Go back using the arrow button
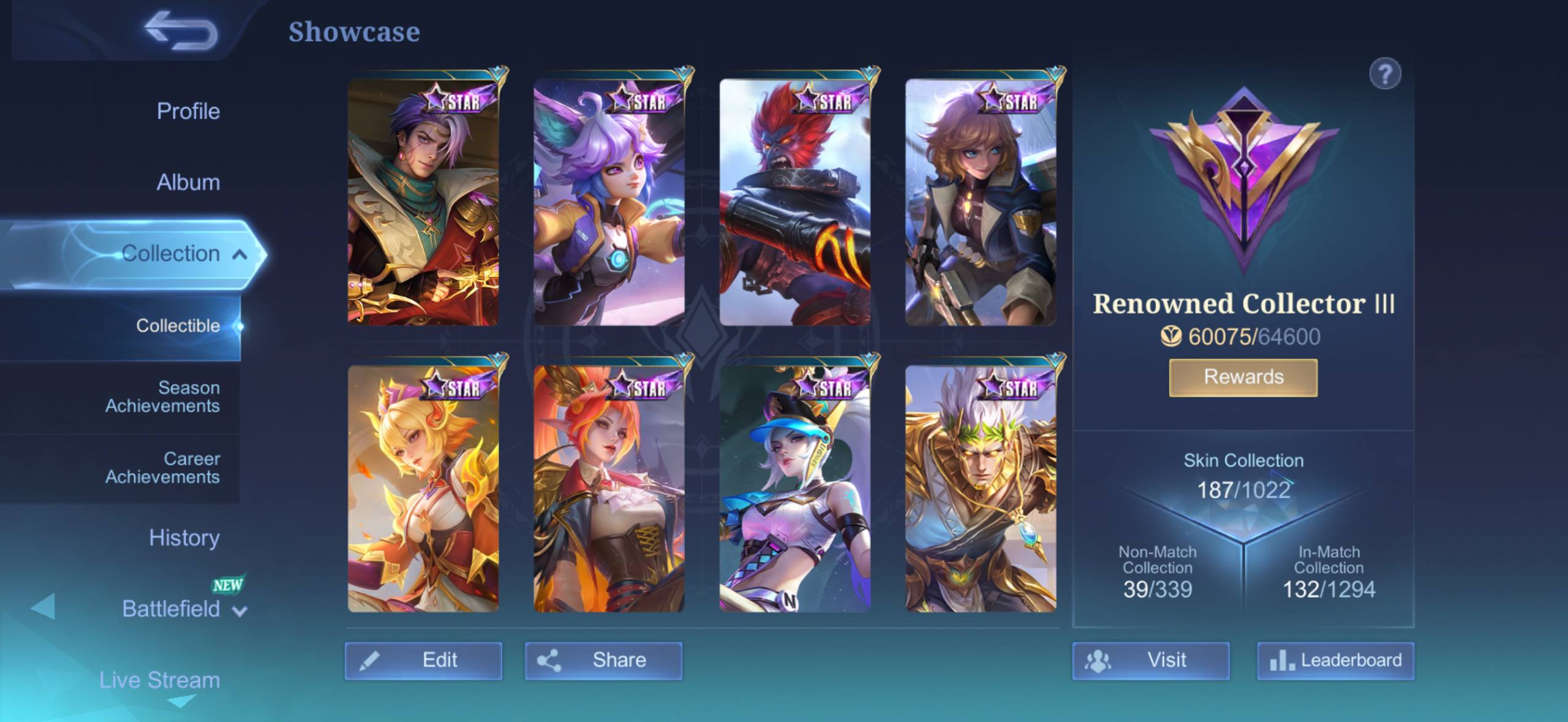Image resolution: width=1568 pixels, height=722 pixels. click(x=181, y=31)
